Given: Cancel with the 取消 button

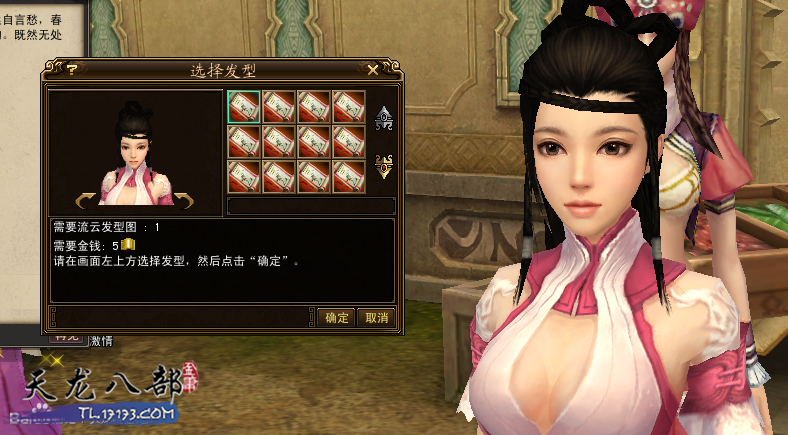Looking at the screenshot, I should tap(376, 318).
